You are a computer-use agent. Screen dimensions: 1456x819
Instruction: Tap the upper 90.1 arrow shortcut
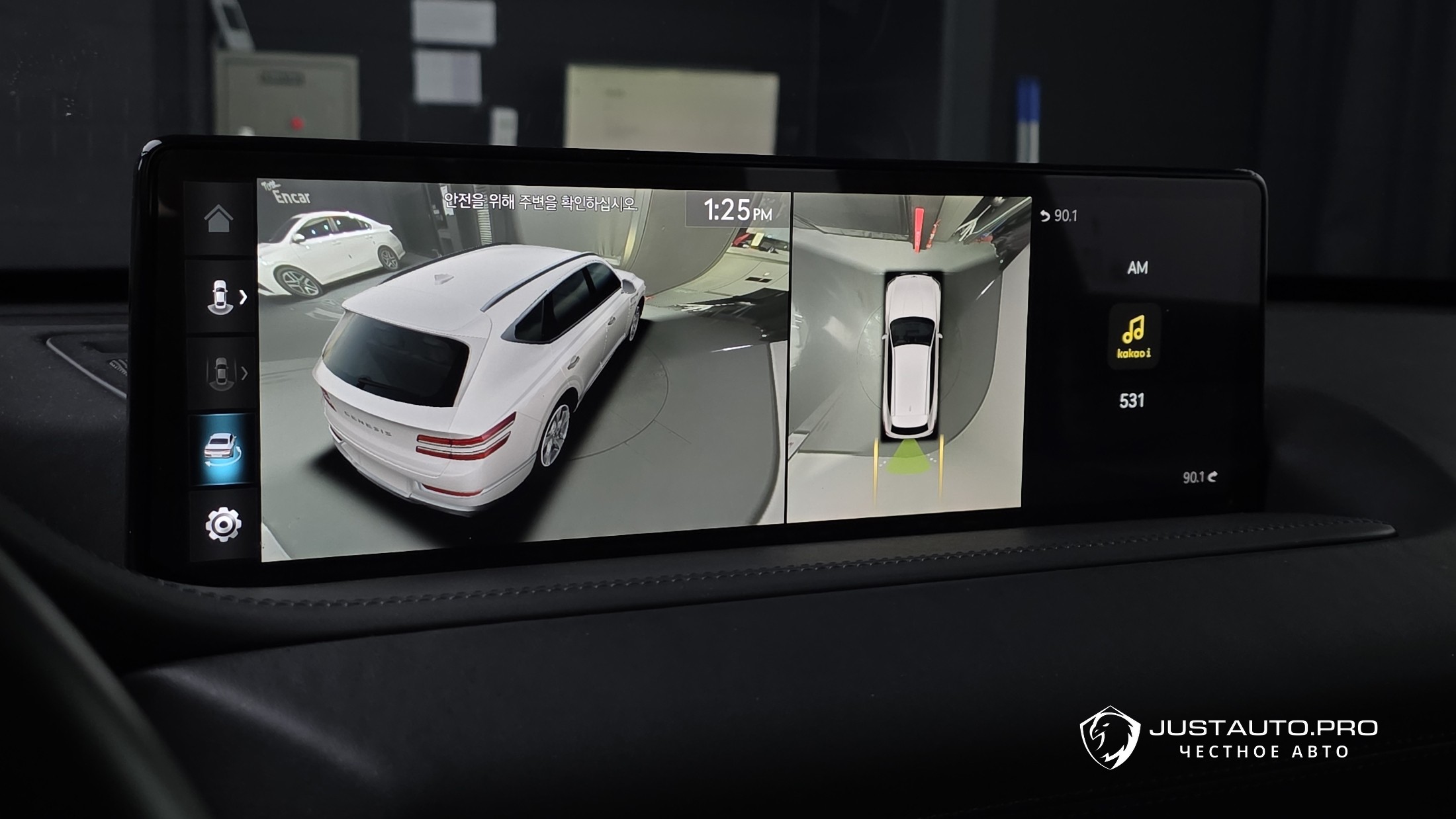(x=1059, y=216)
